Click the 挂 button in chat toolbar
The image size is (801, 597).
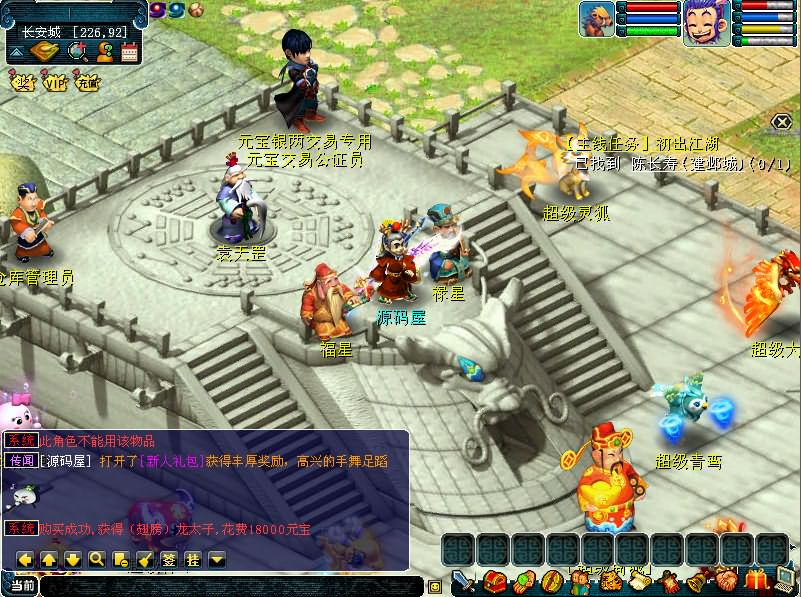click(193, 559)
